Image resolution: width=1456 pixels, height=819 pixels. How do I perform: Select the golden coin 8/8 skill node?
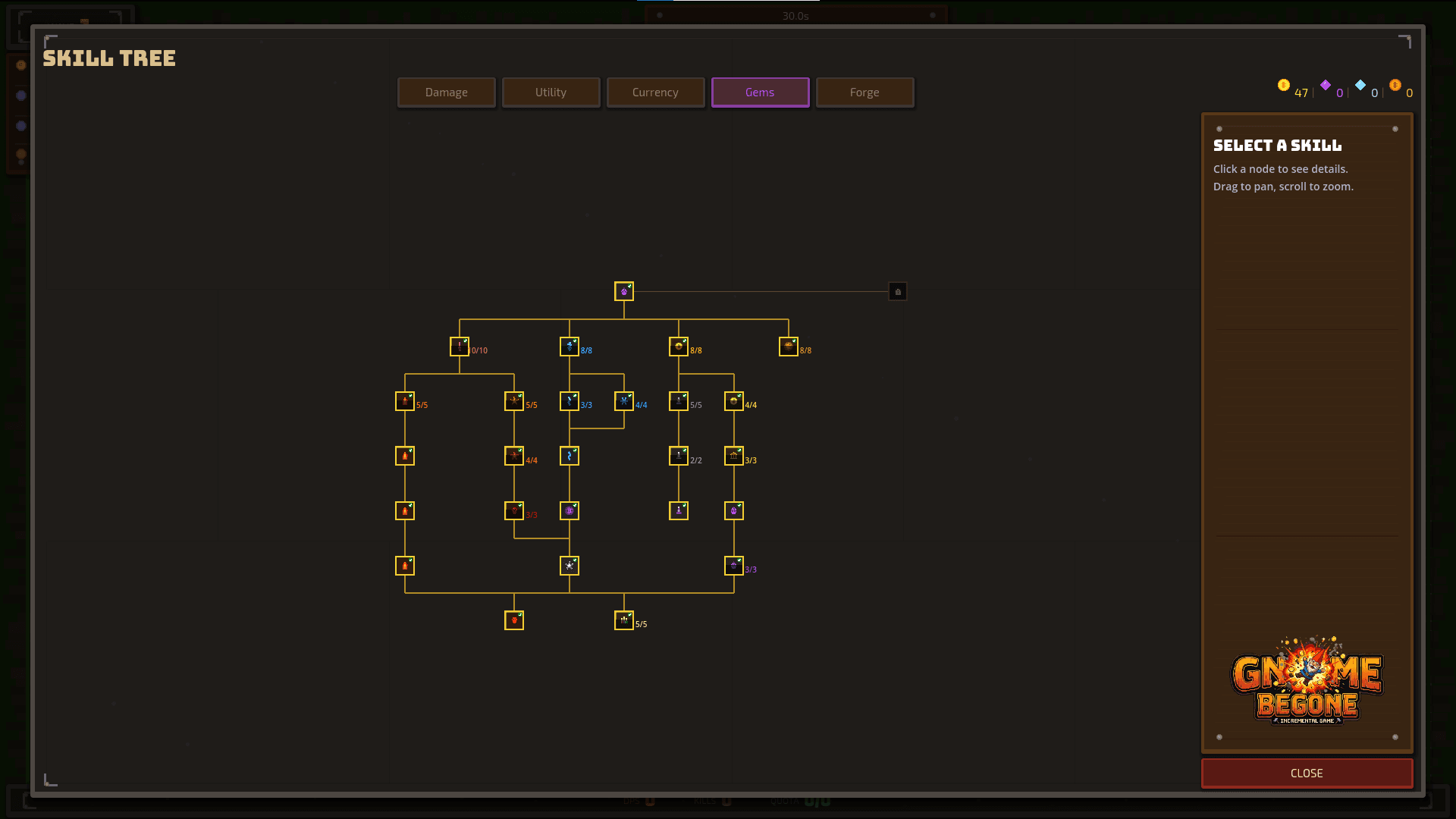point(680,346)
